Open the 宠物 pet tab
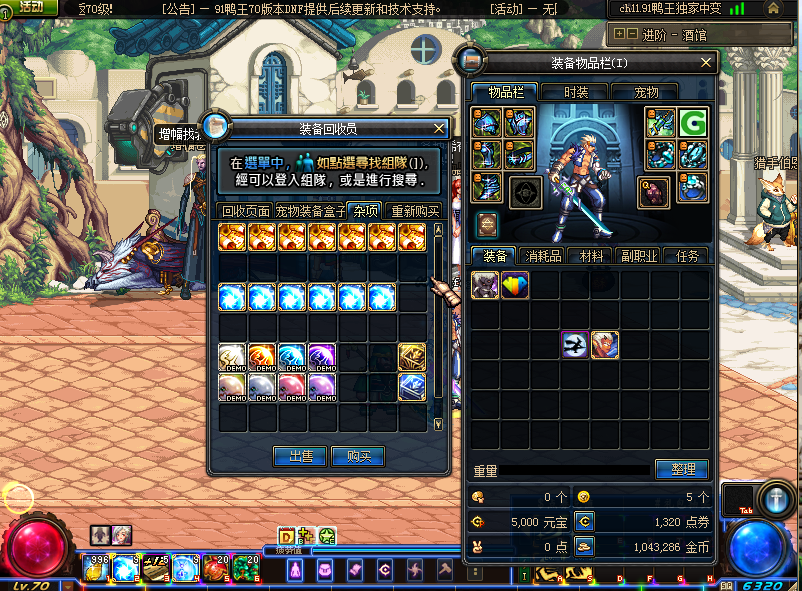Viewport: 802px width, 591px height. [647, 92]
